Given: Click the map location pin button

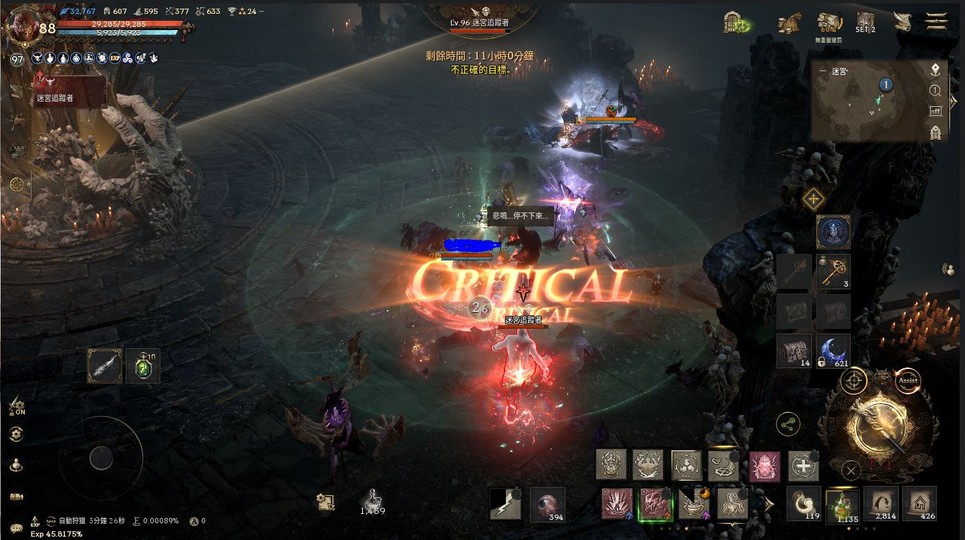Looking at the screenshot, I should 935,70.
